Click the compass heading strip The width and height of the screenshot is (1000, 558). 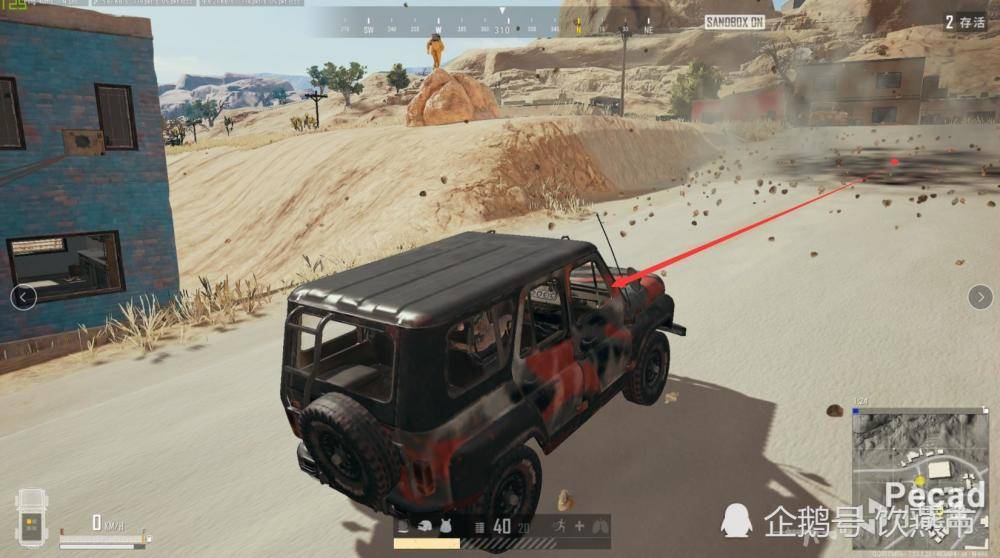click(x=500, y=24)
